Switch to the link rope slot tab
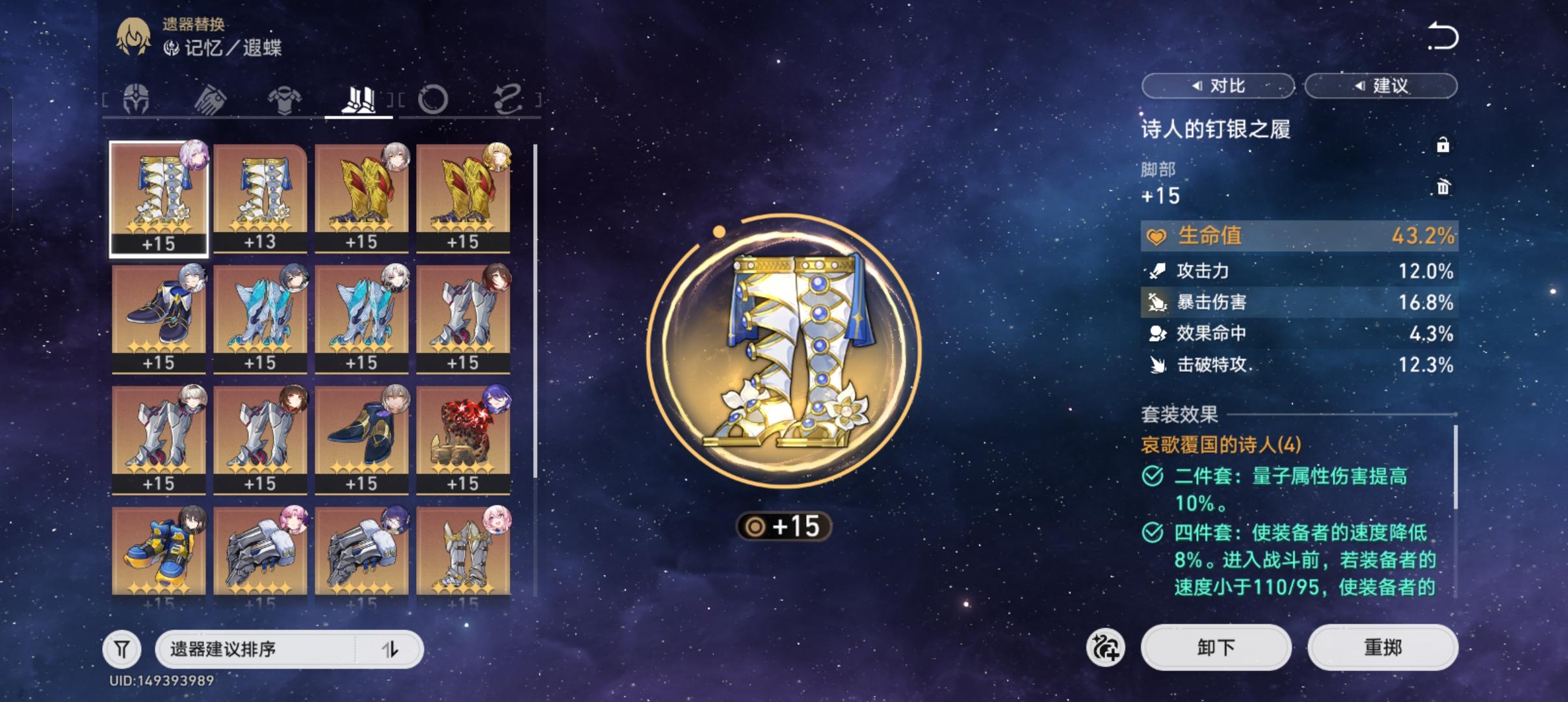Viewport: 1568px width, 702px height. pyautogui.click(x=510, y=97)
